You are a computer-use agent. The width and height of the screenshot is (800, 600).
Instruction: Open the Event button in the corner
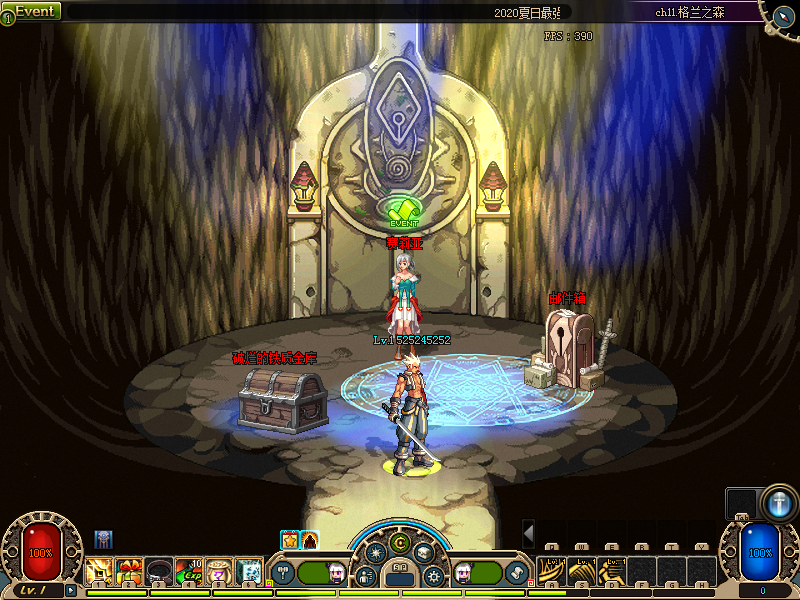point(33,11)
